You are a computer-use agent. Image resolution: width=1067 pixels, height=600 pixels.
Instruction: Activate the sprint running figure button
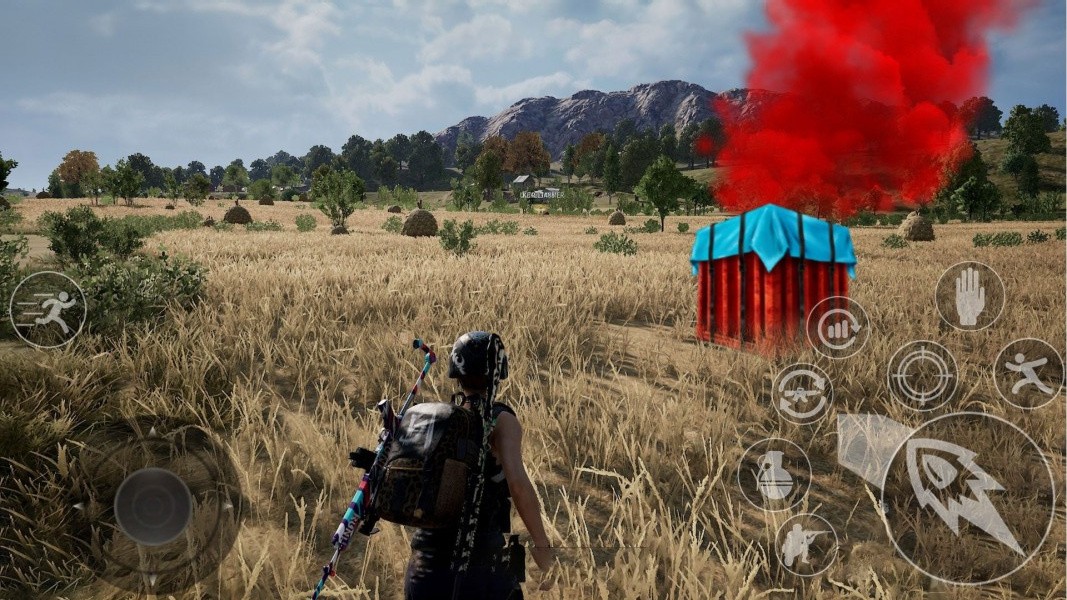[x=48, y=310]
